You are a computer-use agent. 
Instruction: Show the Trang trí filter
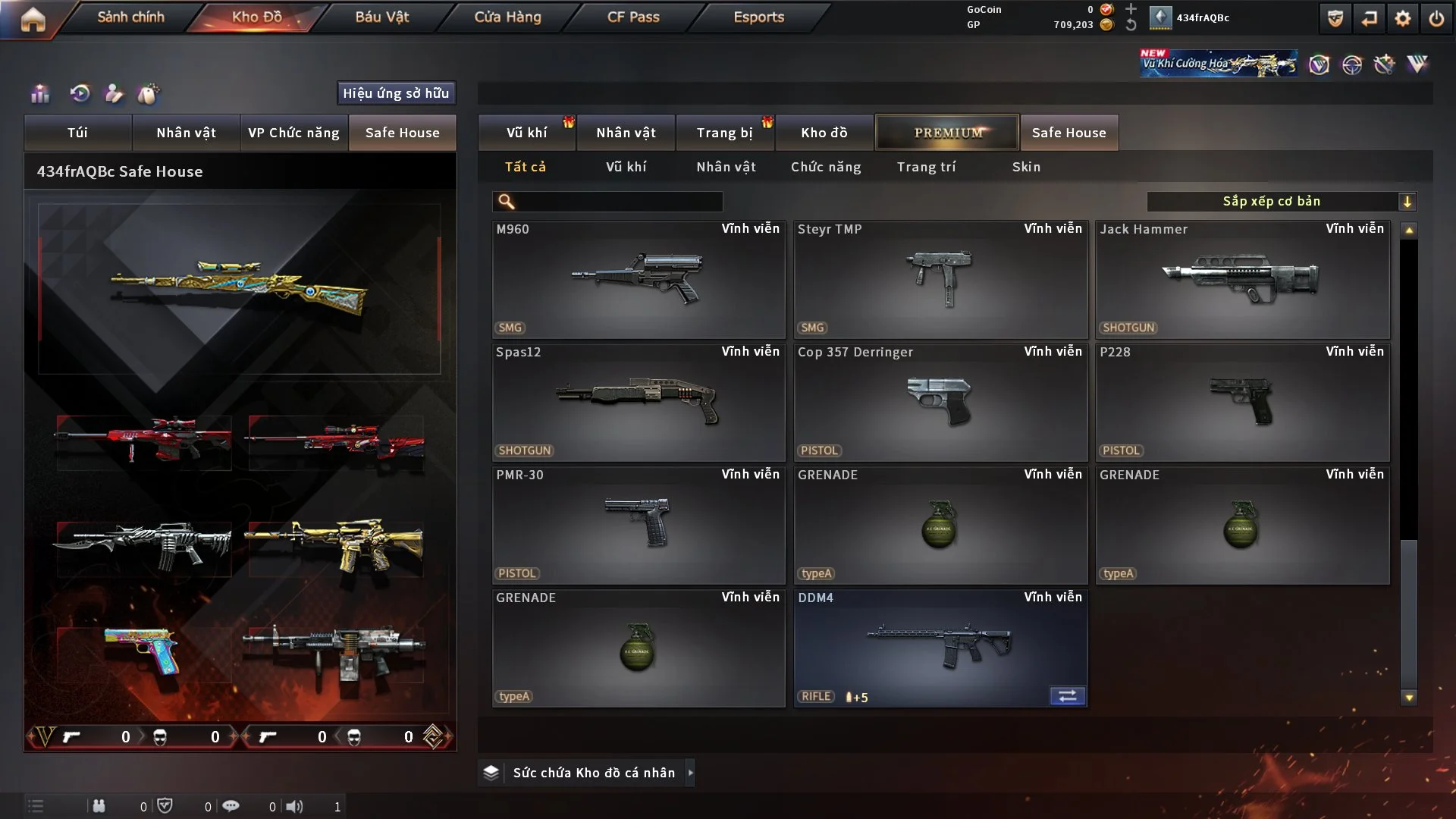(926, 167)
